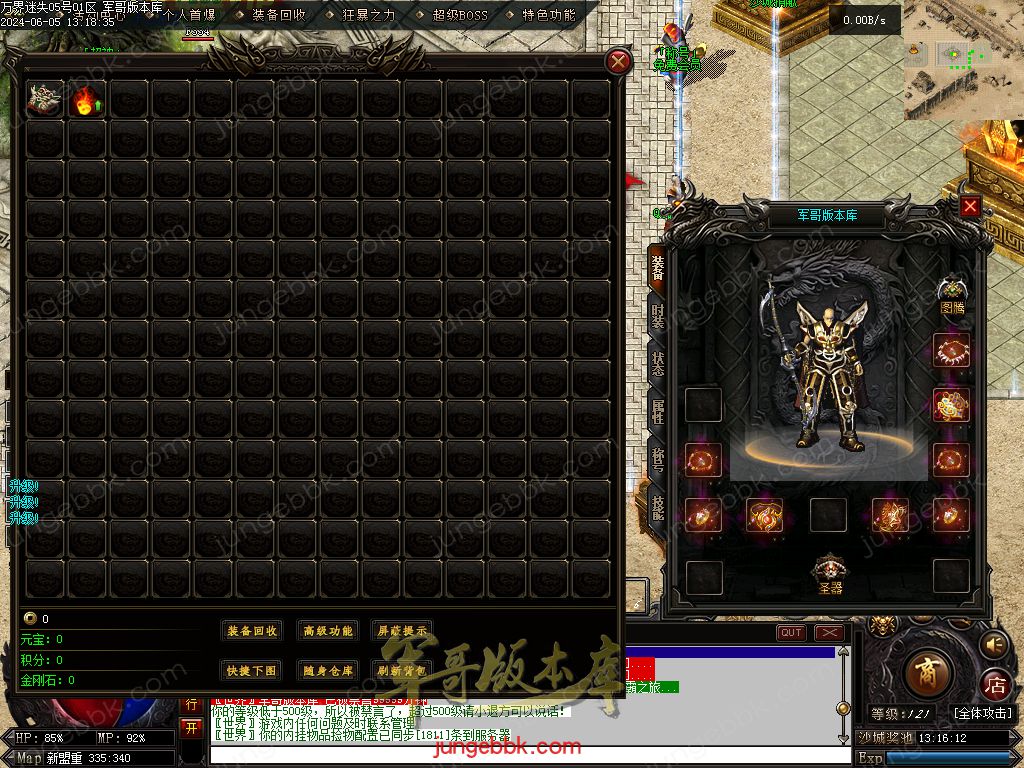
Task: Click the 装备回收 equipment recycle button
Action: (252, 631)
